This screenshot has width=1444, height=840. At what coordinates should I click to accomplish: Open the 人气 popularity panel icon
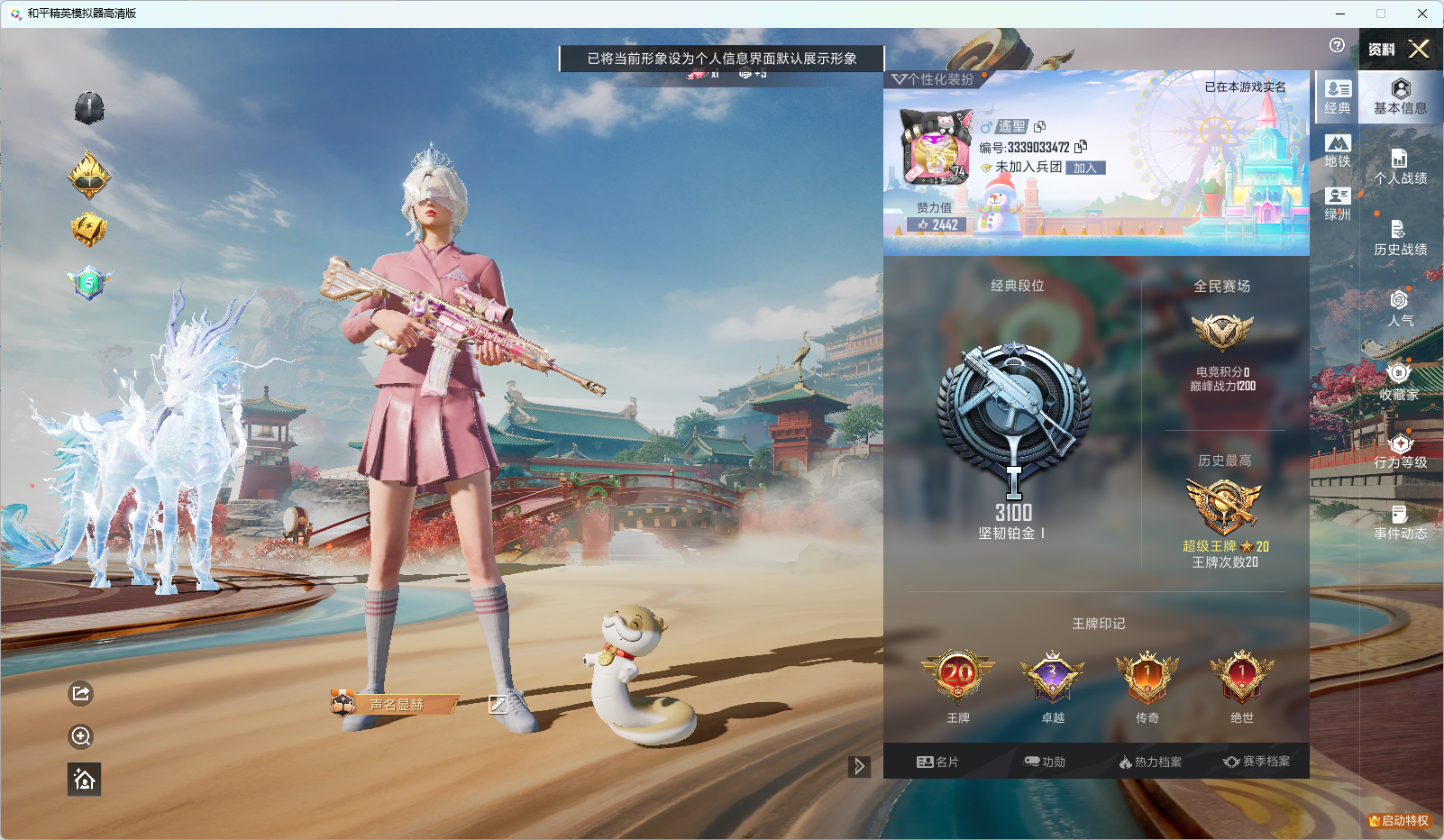1400,306
